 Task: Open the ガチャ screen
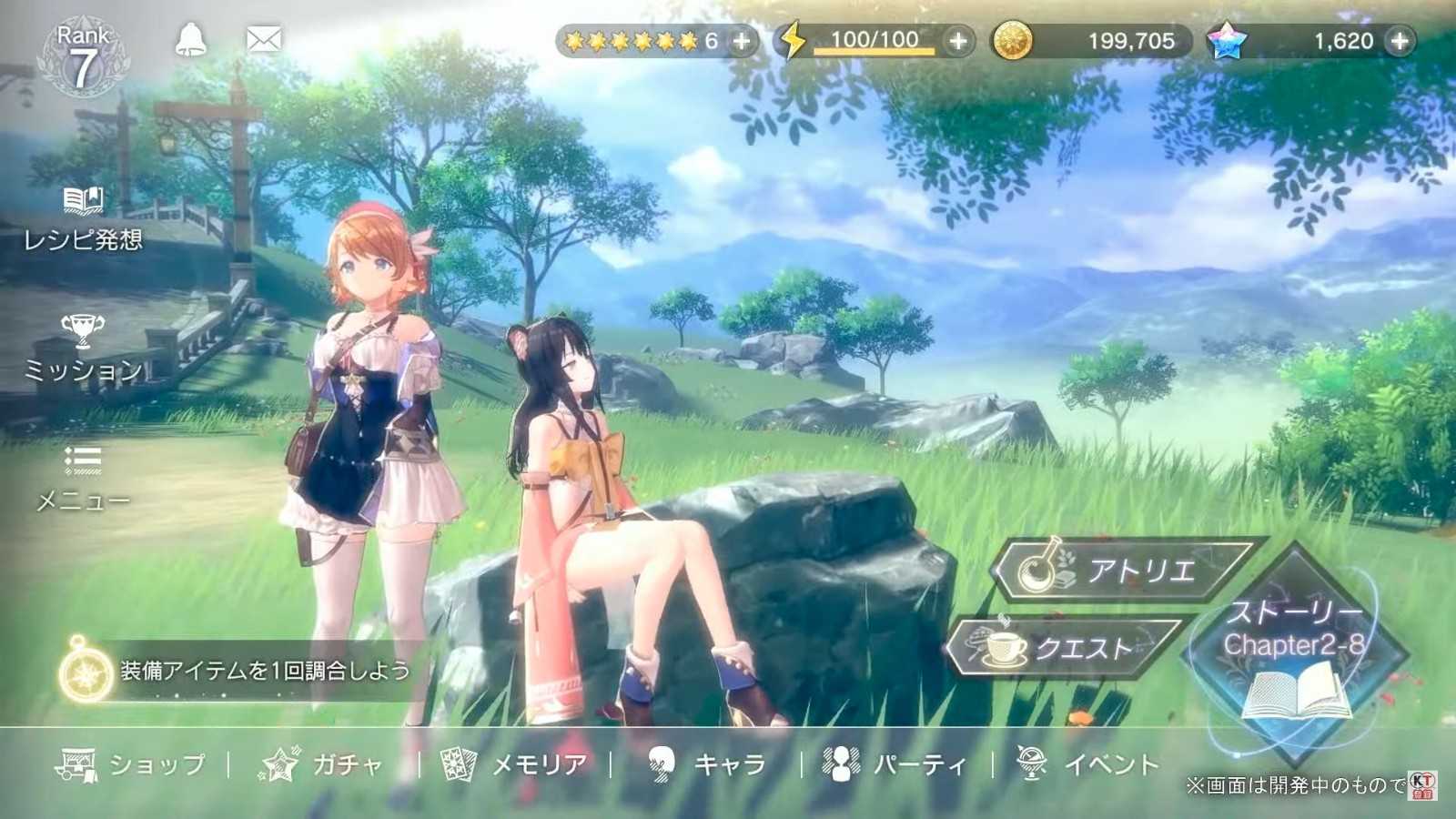323,764
